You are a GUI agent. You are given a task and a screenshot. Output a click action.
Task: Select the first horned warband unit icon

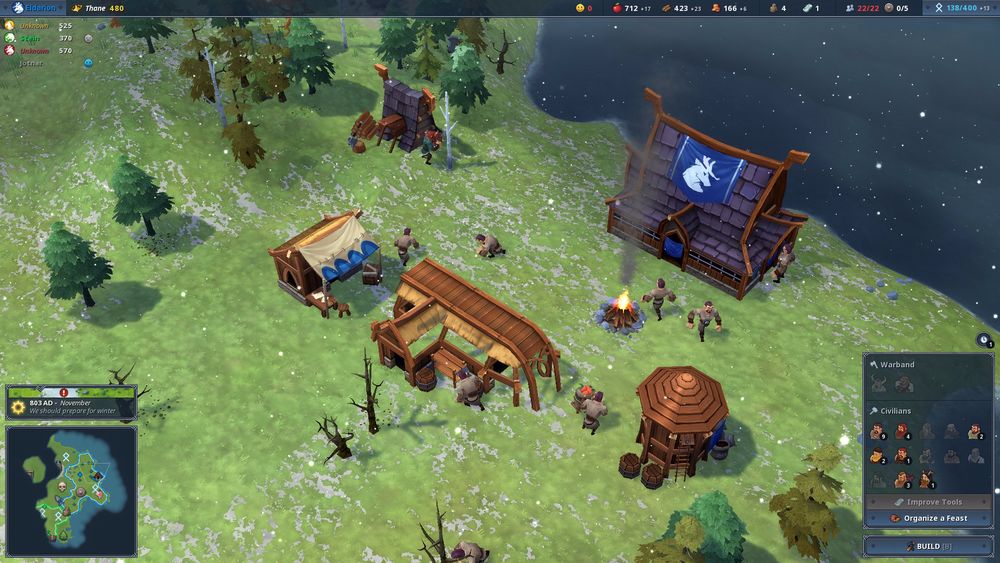pyautogui.click(x=878, y=384)
